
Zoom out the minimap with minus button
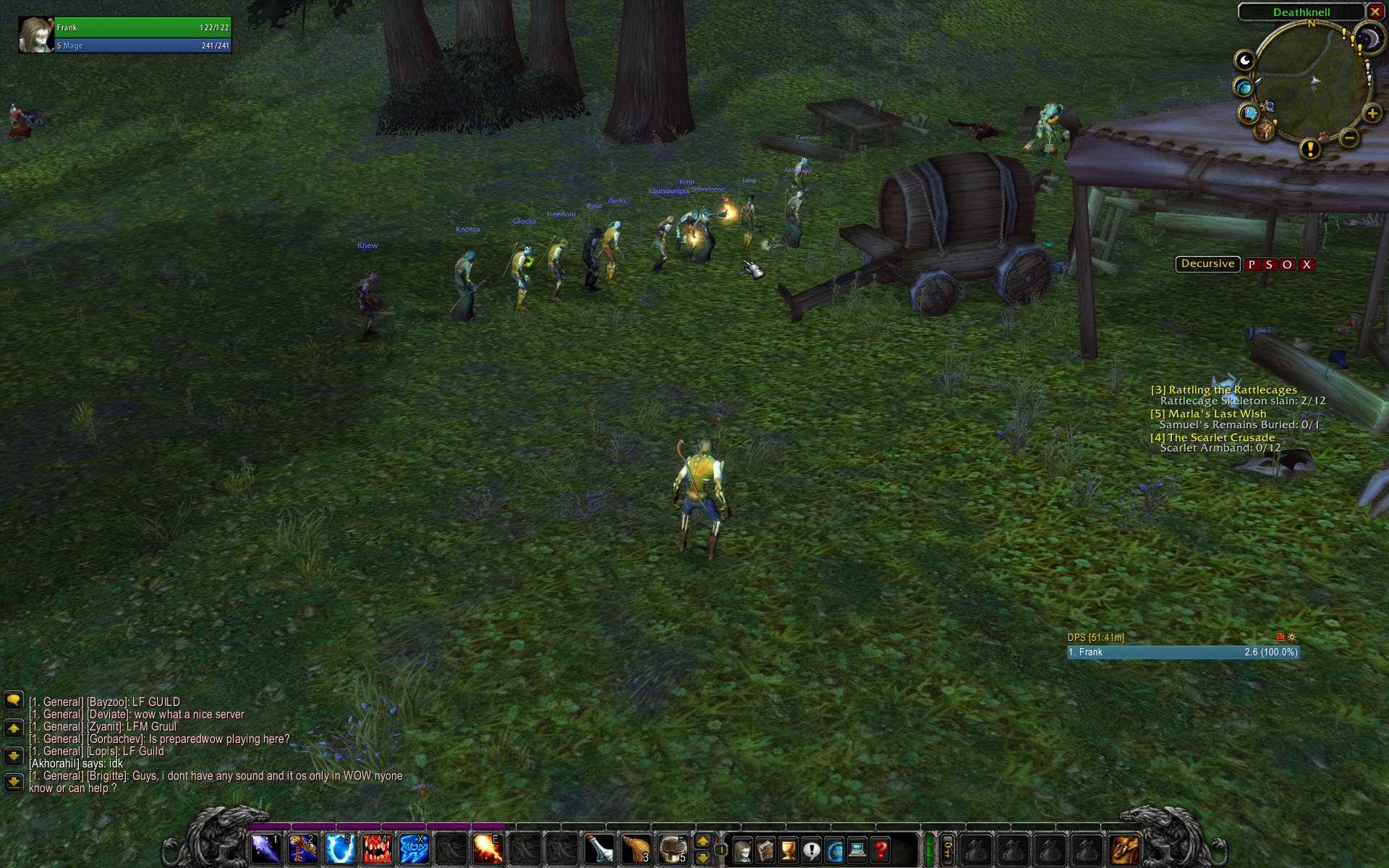[x=1348, y=137]
